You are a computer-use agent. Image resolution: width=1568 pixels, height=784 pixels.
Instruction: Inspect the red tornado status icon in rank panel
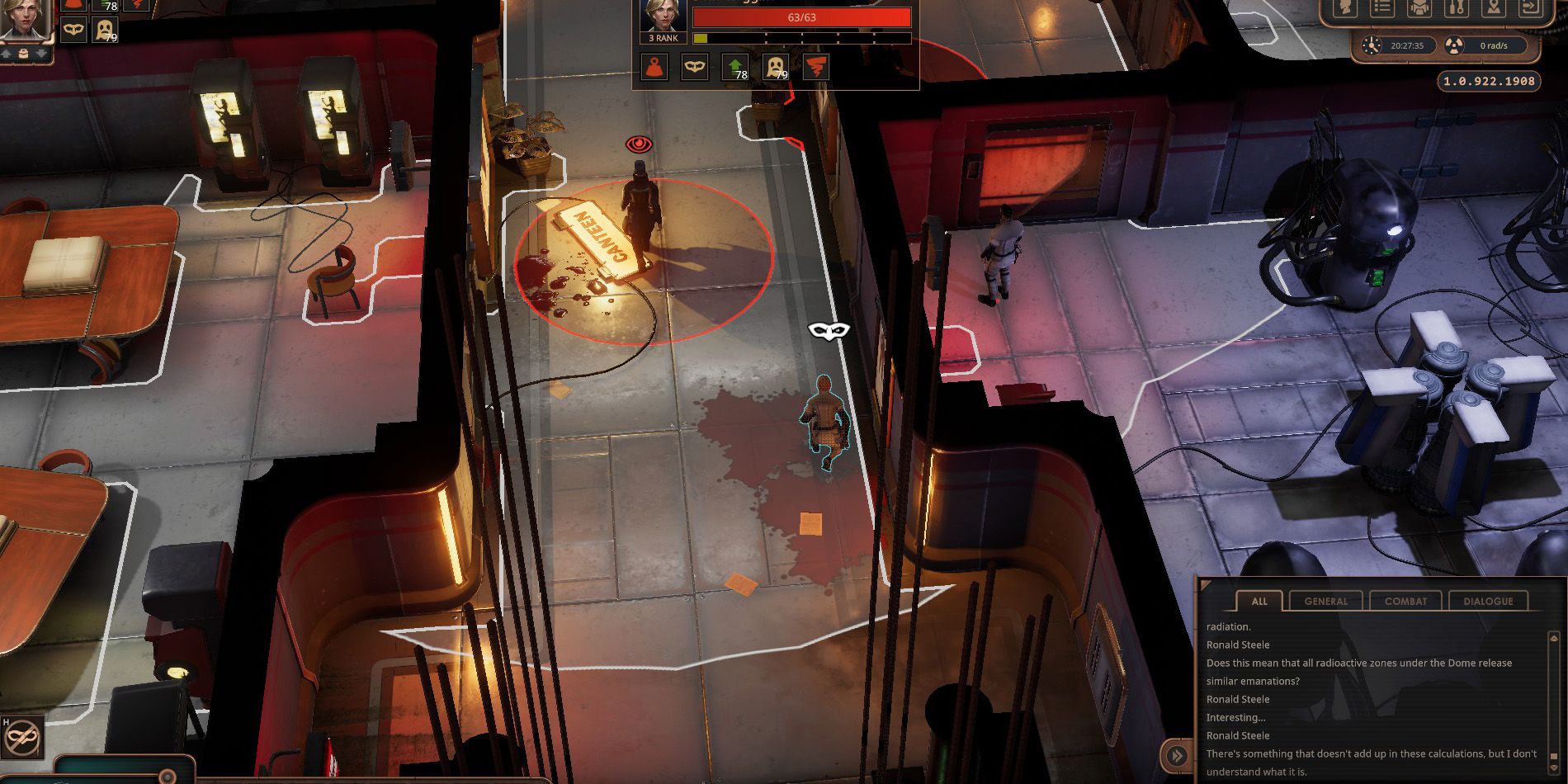pos(815,68)
